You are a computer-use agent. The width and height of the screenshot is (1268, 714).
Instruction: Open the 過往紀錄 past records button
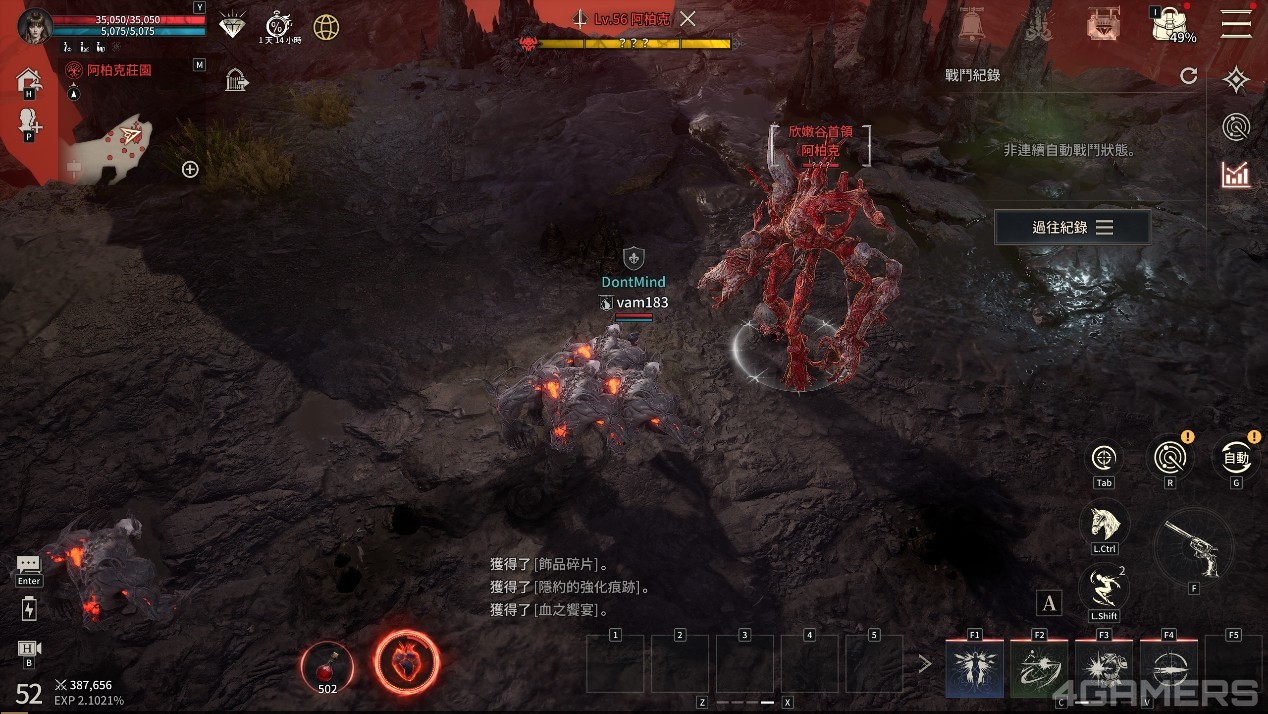1072,228
